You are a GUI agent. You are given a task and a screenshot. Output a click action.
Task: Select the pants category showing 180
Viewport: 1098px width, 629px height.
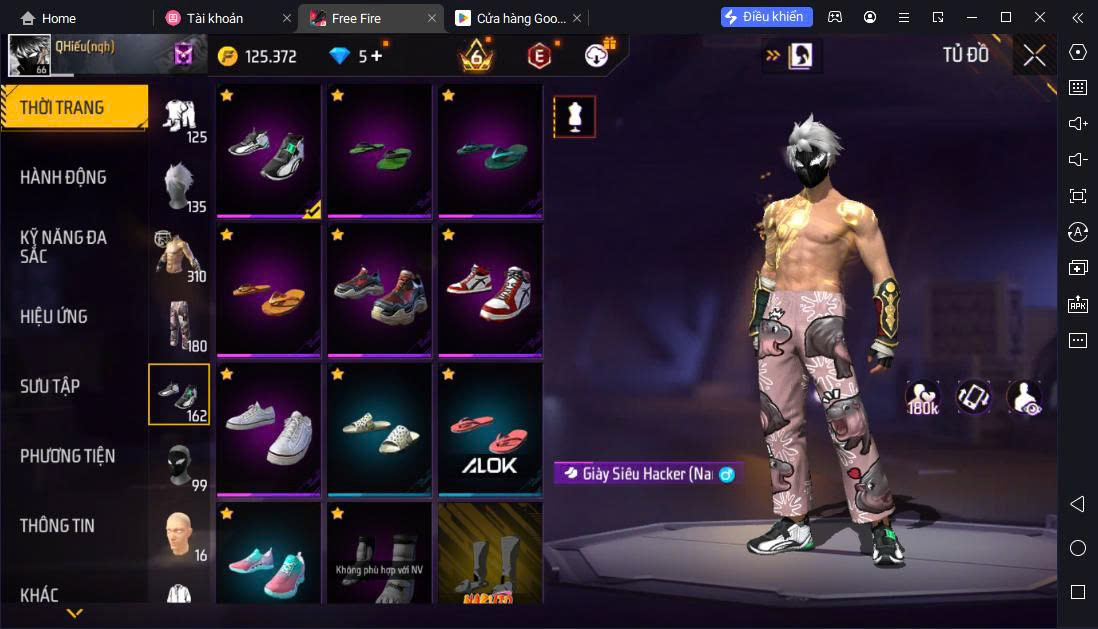[179, 325]
